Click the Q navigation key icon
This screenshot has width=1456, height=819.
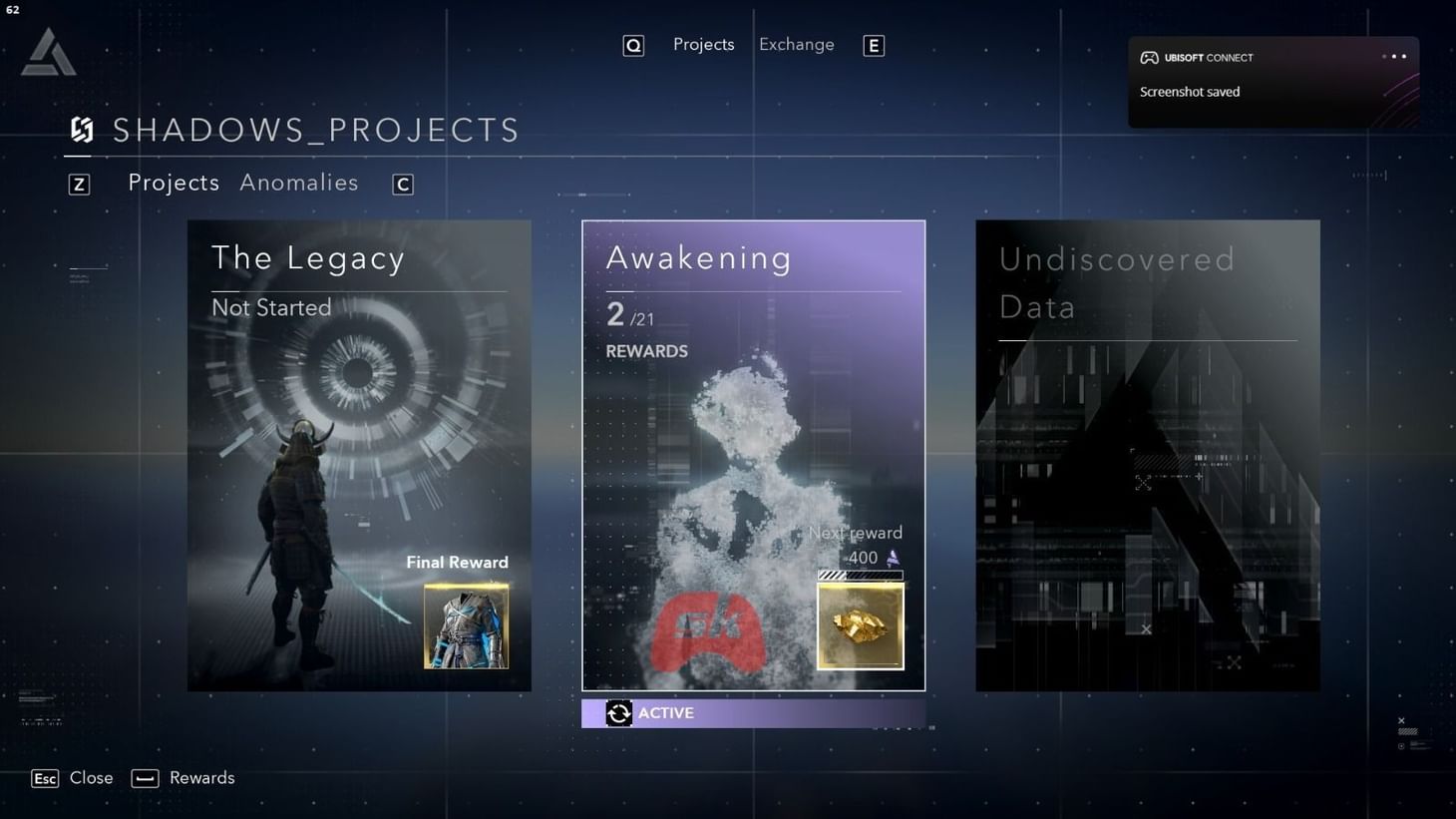coord(633,45)
